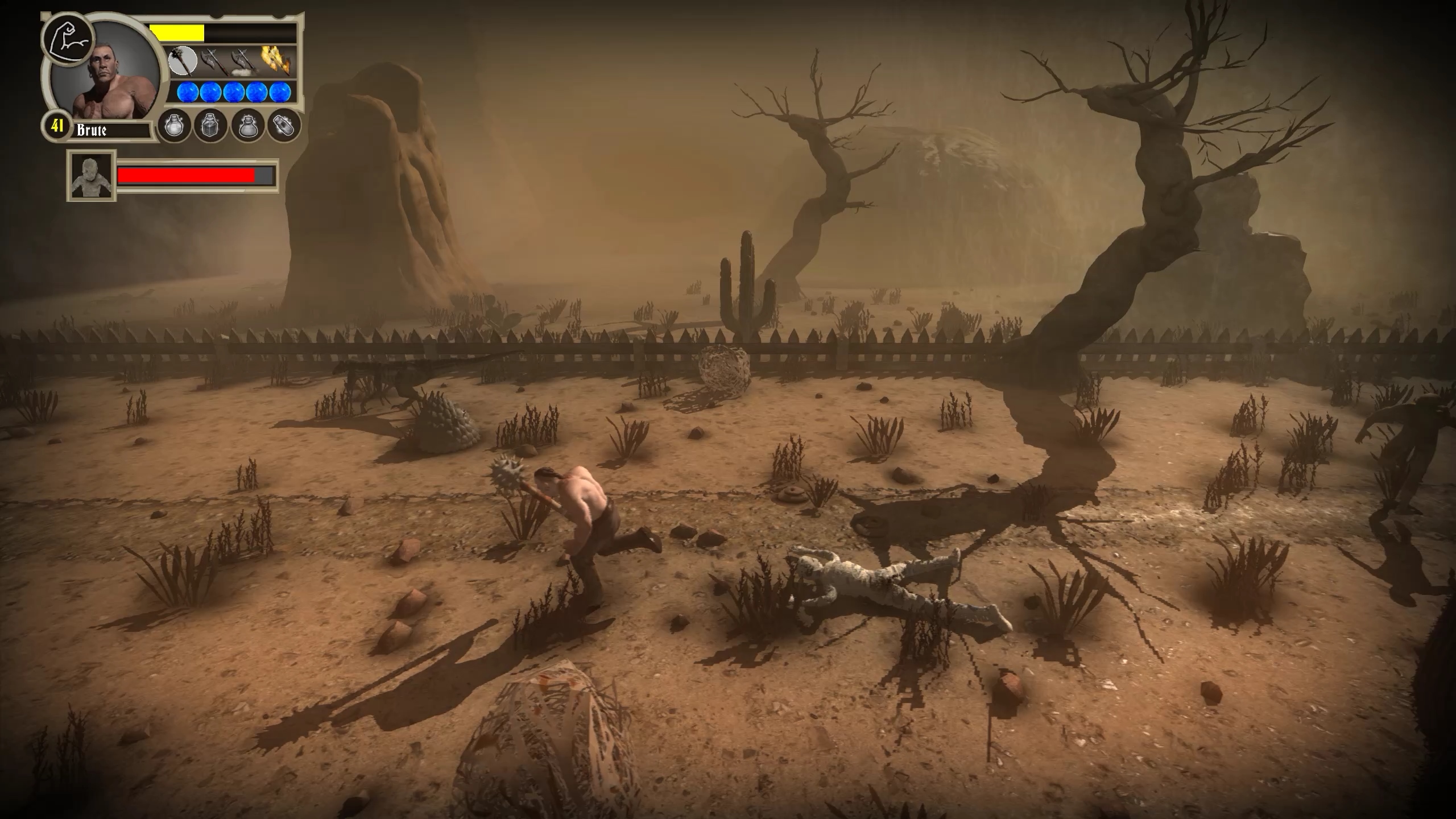The height and width of the screenshot is (819, 1456).
Task: Toggle the first blue skill orb
Action: [187, 92]
